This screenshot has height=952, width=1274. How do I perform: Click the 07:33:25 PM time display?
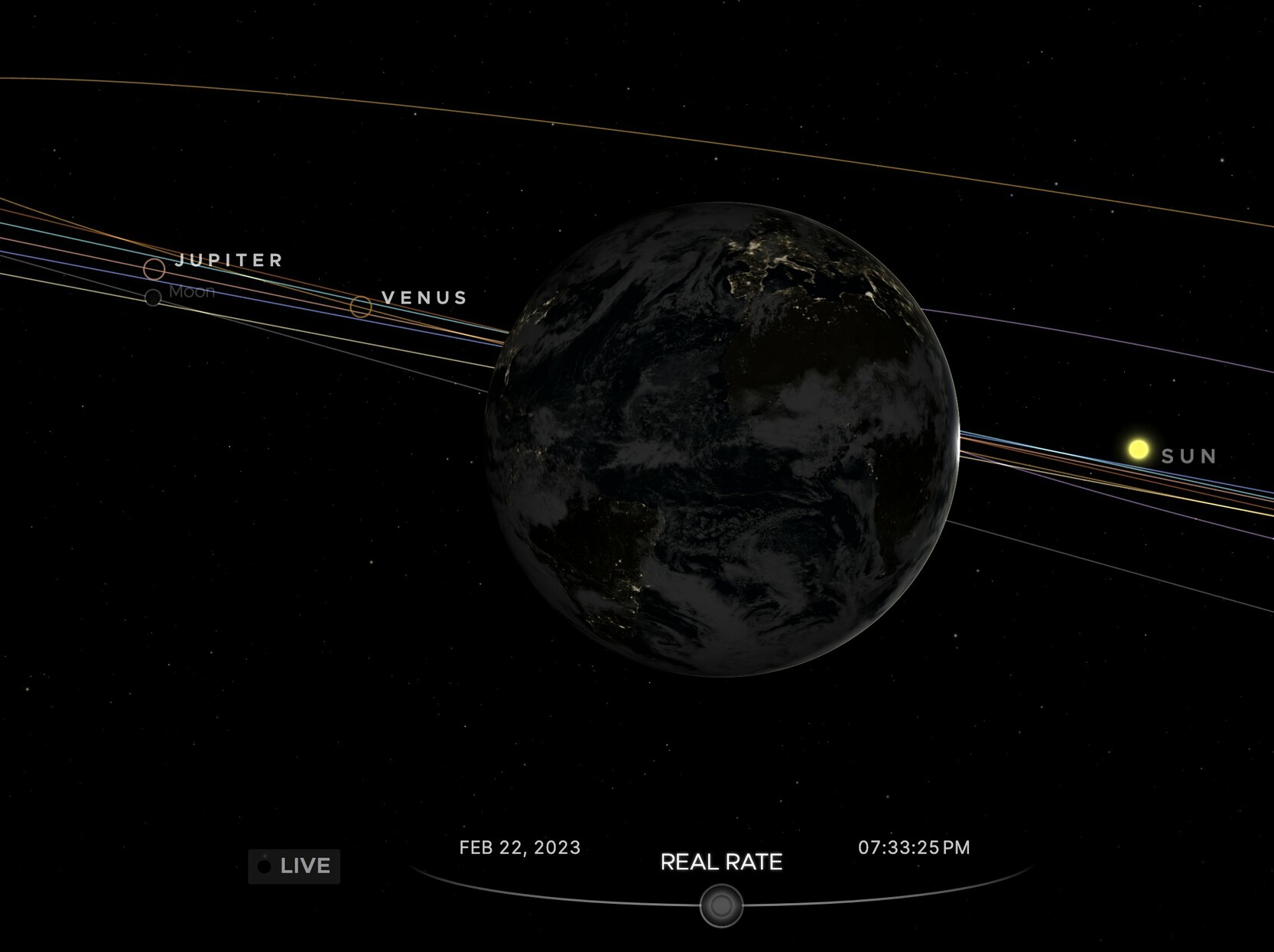[x=914, y=847]
